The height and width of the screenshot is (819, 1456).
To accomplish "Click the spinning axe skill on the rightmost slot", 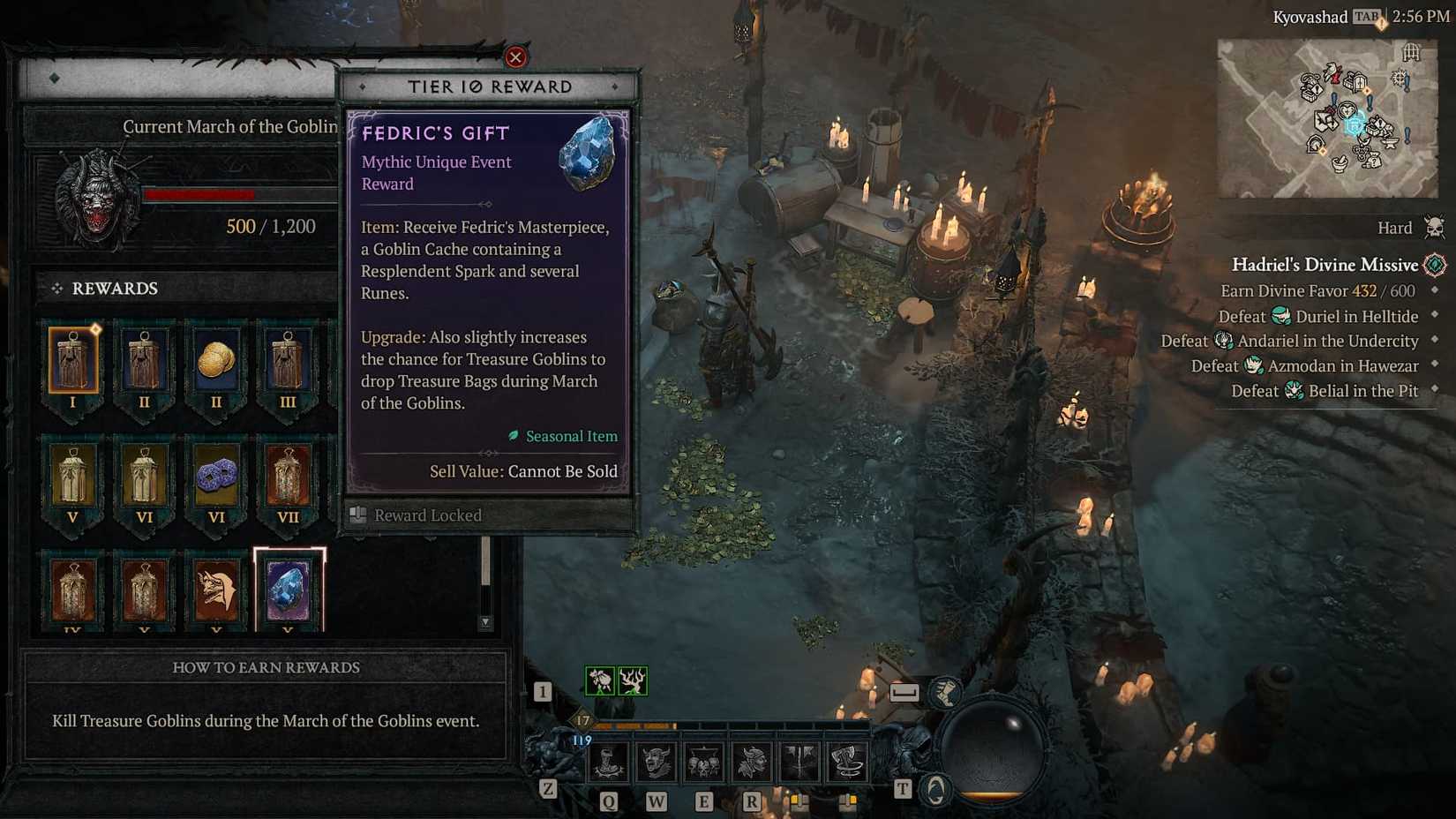I will (x=847, y=761).
